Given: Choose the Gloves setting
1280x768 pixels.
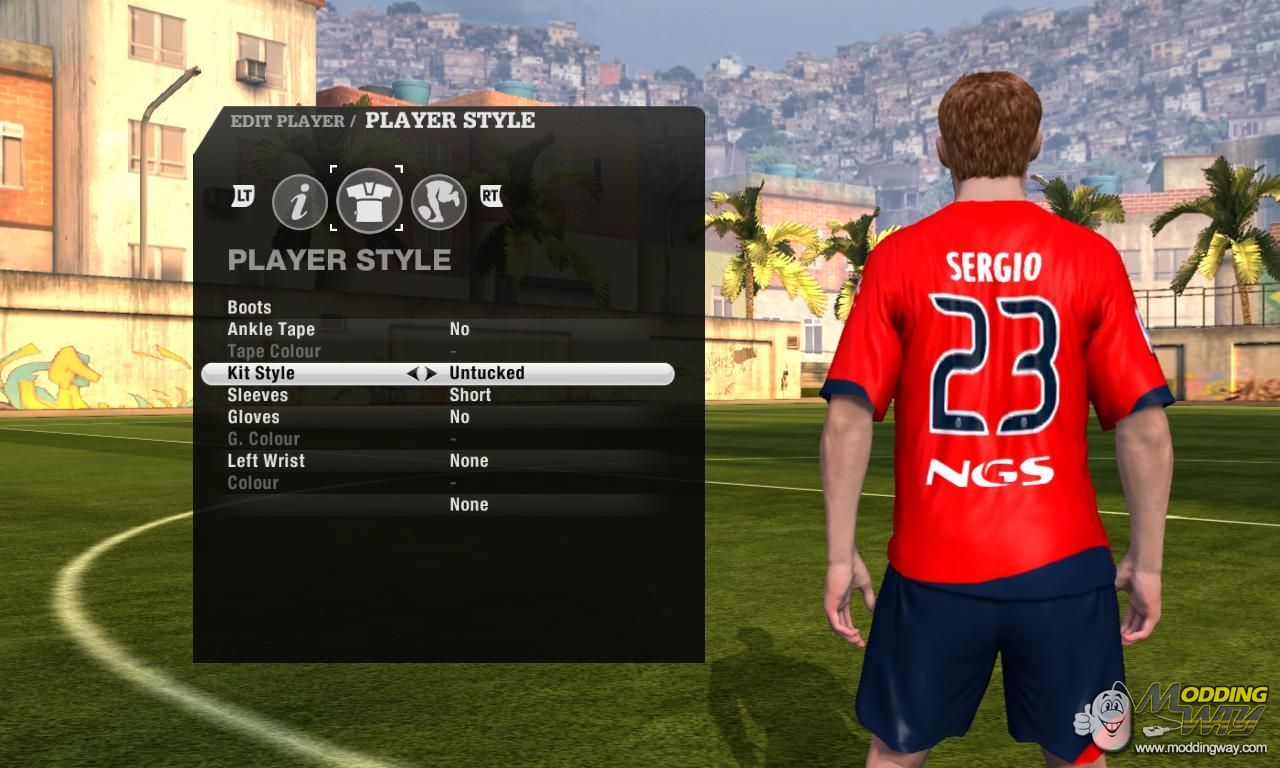Looking at the screenshot, I should 253,417.
